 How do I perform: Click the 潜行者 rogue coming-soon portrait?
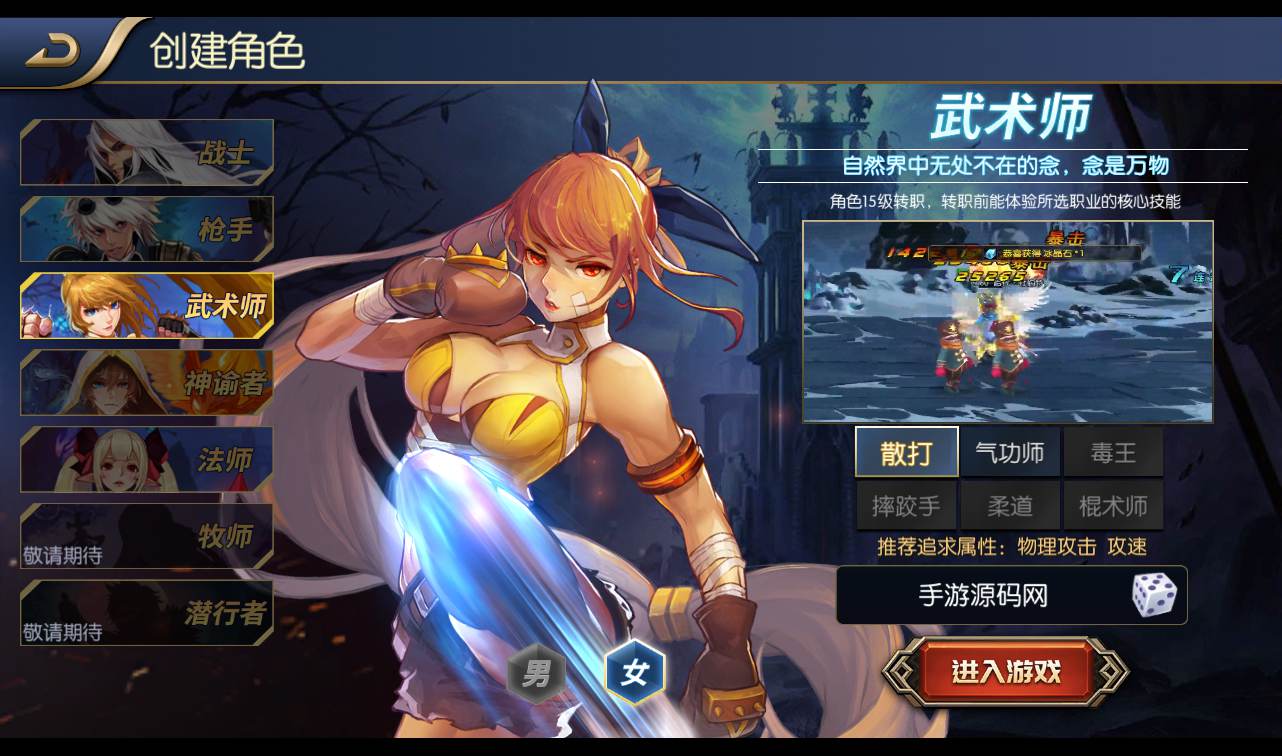point(146,613)
